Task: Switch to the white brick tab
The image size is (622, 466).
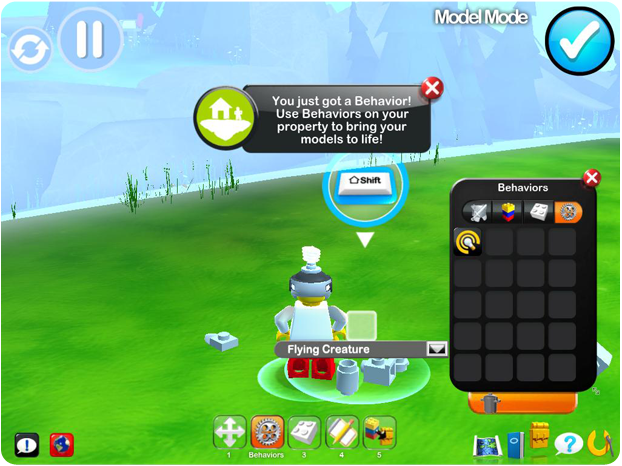Action: point(539,212)
